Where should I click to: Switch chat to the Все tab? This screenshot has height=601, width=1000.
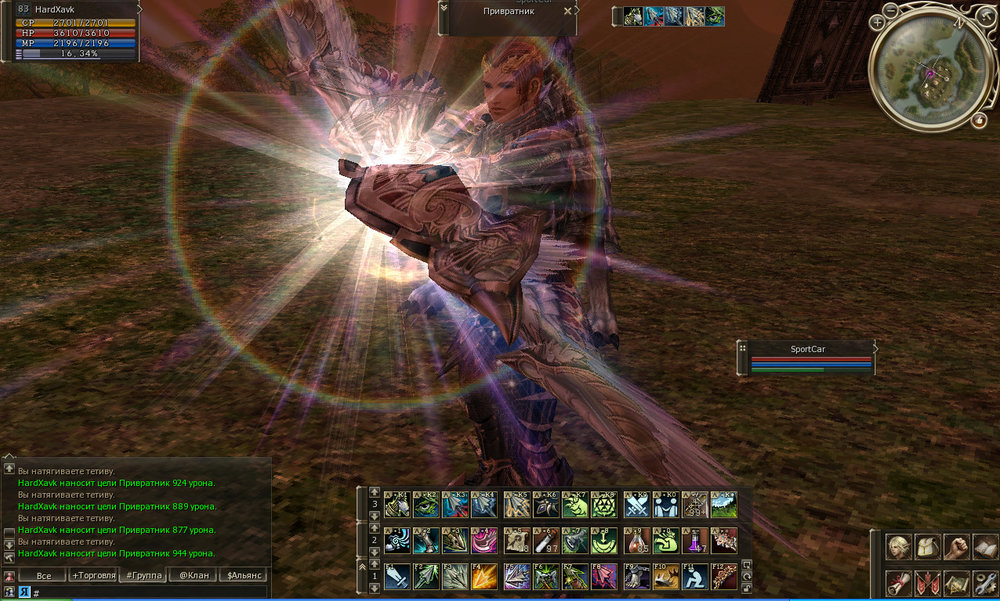(43, 575)
